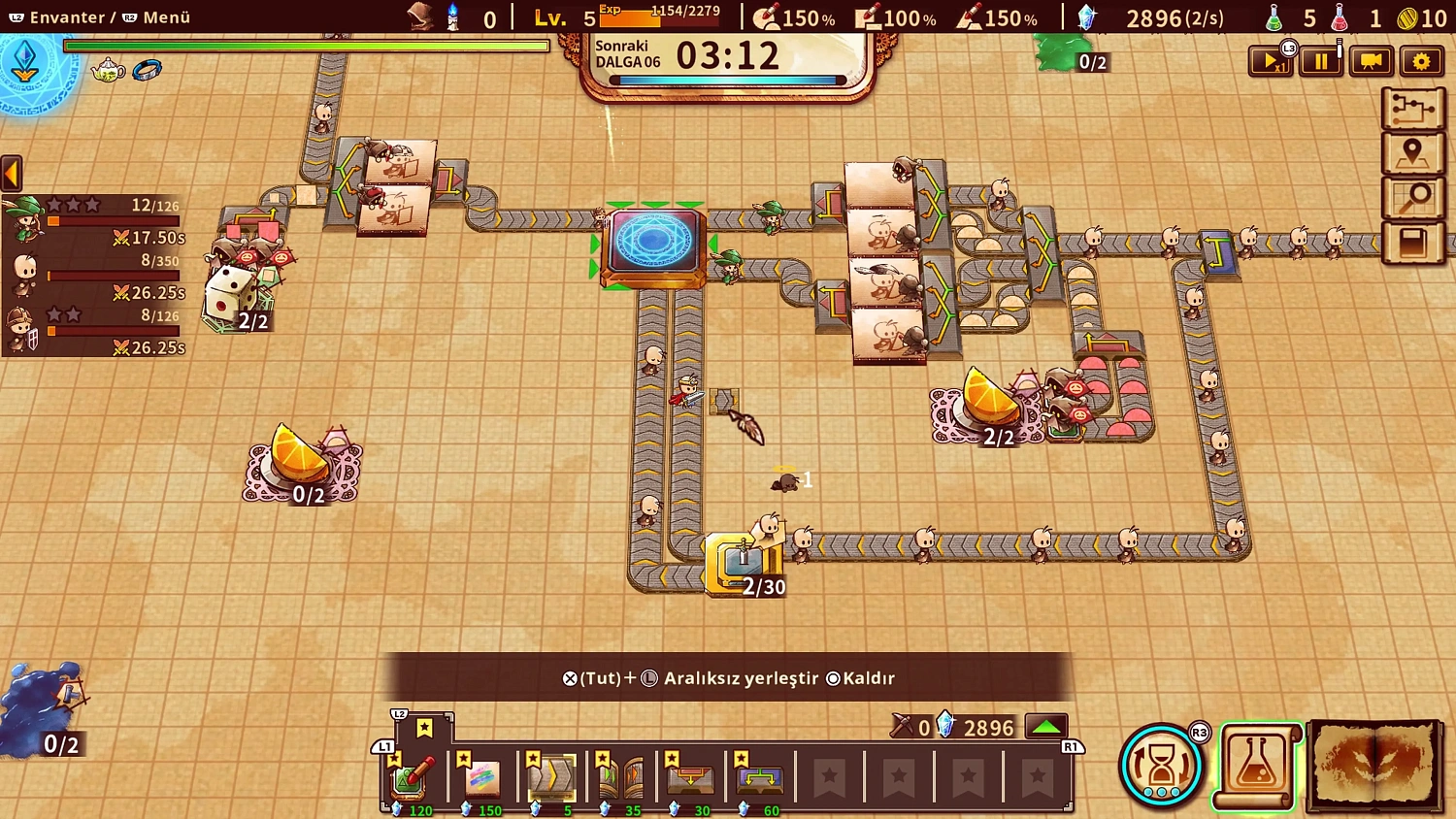Collapse the unit list panel with the arrow

point(10,172)
